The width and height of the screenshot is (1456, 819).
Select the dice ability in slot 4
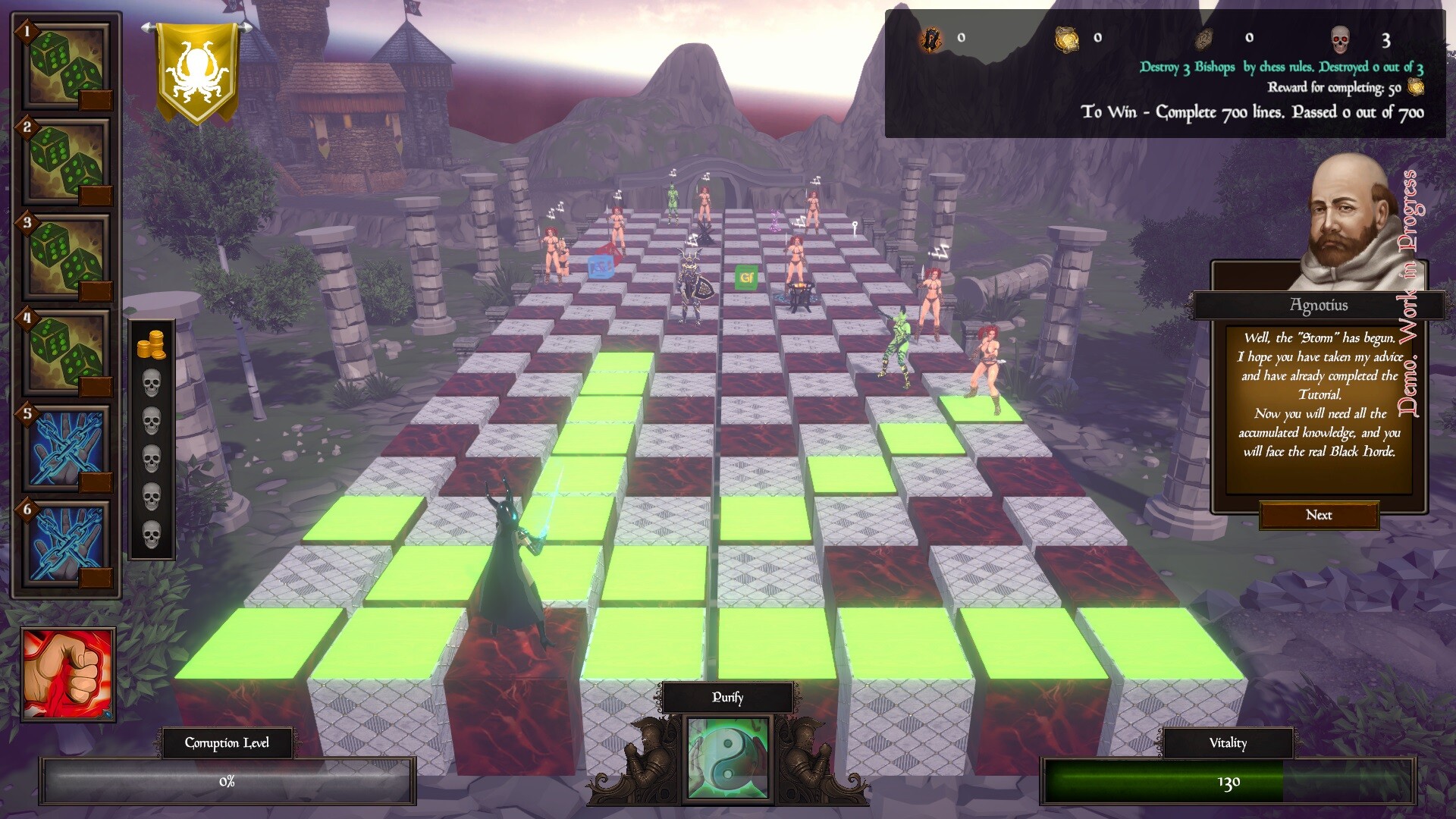click(64, 353)
